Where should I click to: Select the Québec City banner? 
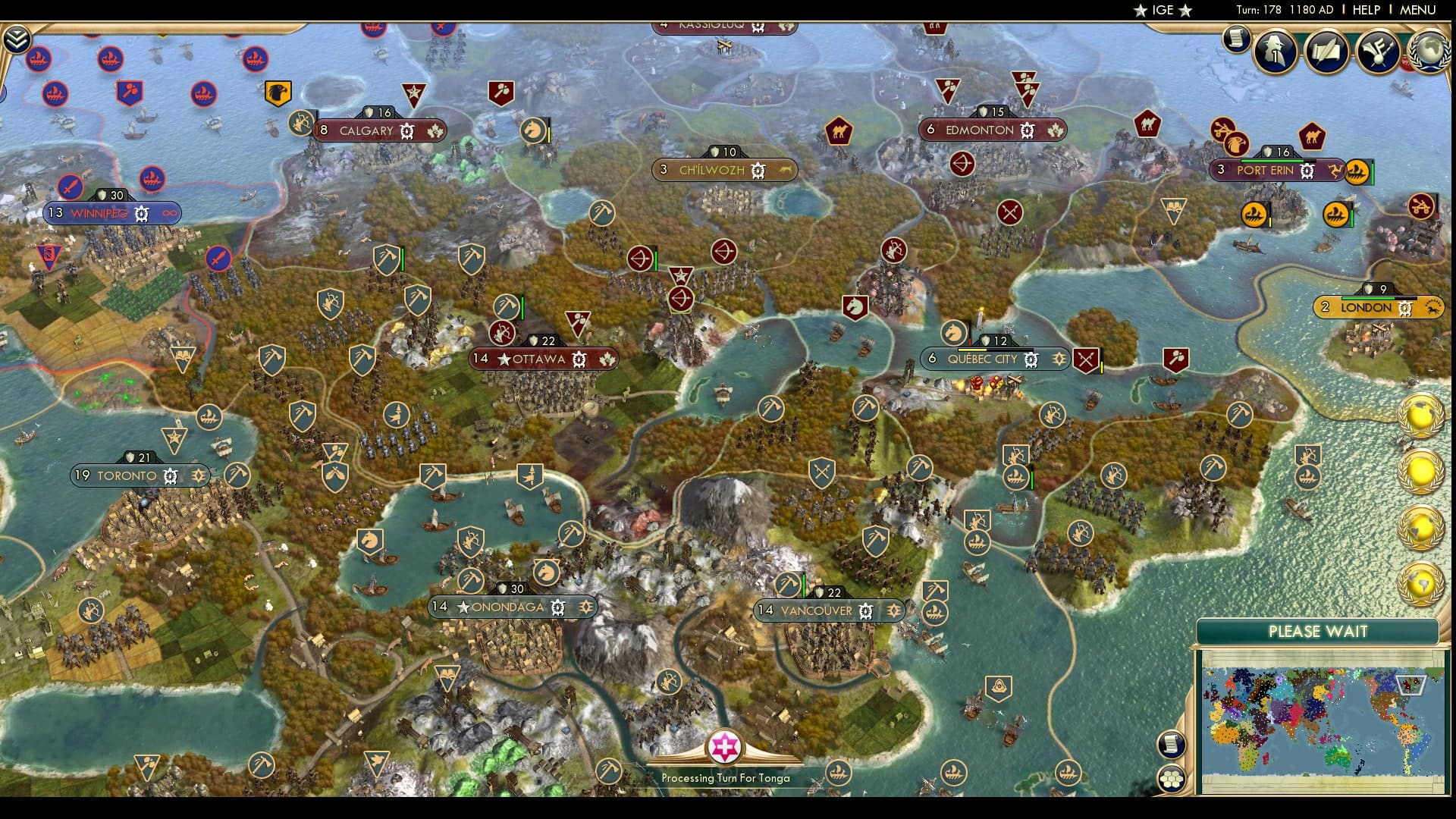(x=982, y=359)
